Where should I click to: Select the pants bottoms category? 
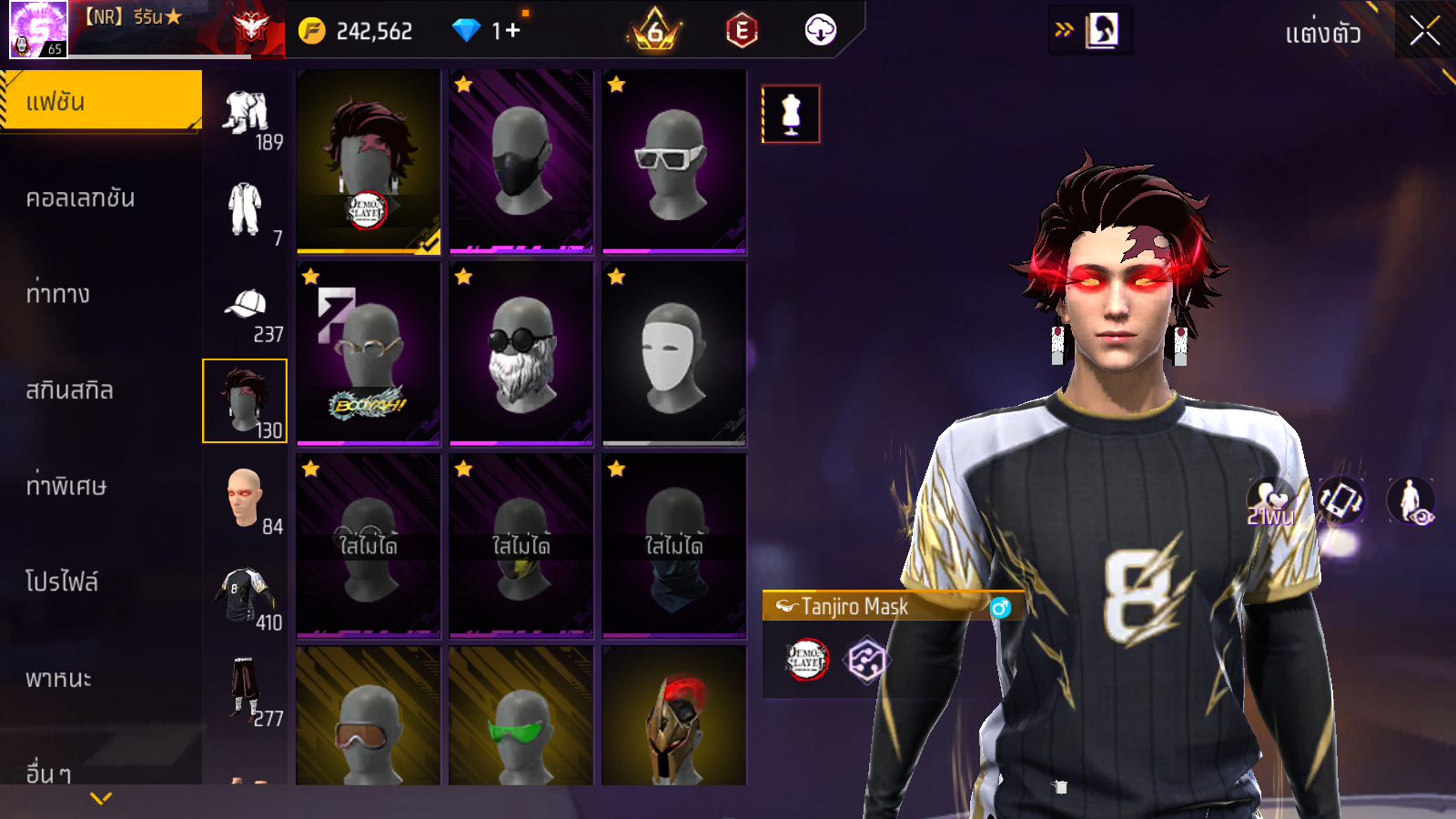tap(244, 690)
